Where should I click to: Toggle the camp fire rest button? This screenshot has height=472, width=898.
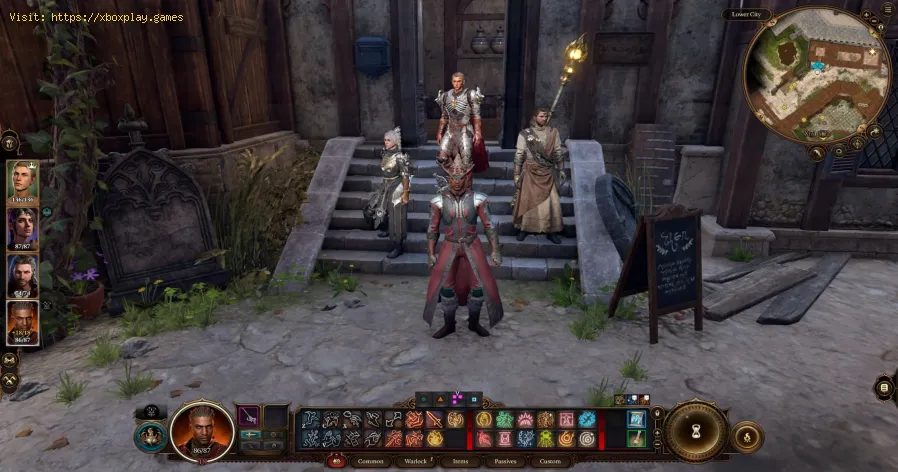coord(744,436)
